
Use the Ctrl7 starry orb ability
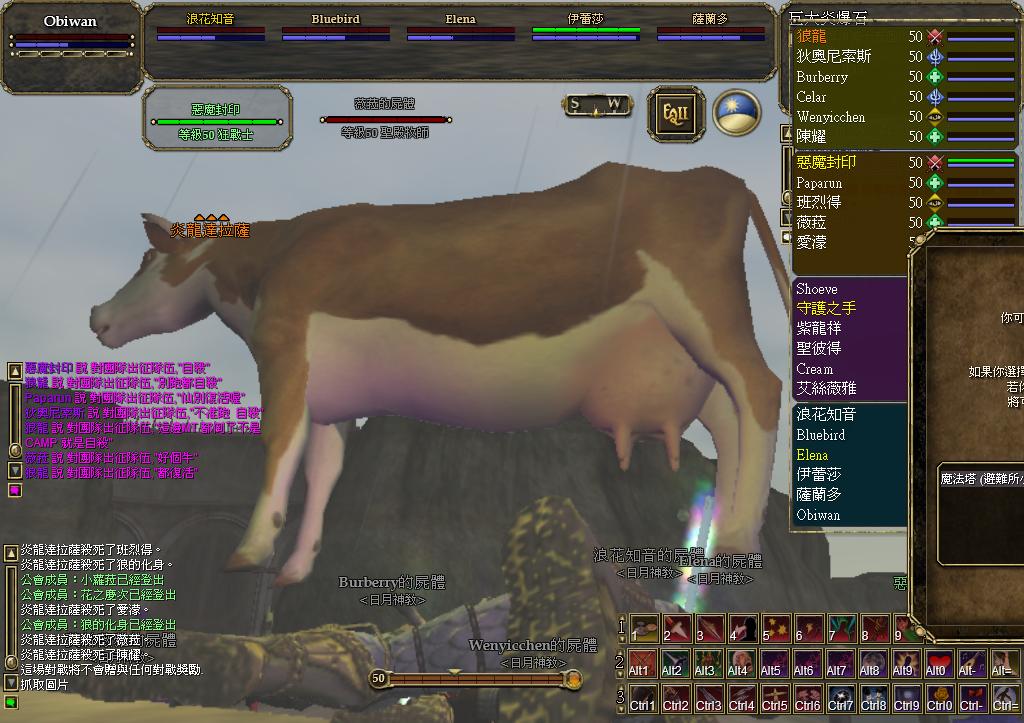[x=842, y=699]
